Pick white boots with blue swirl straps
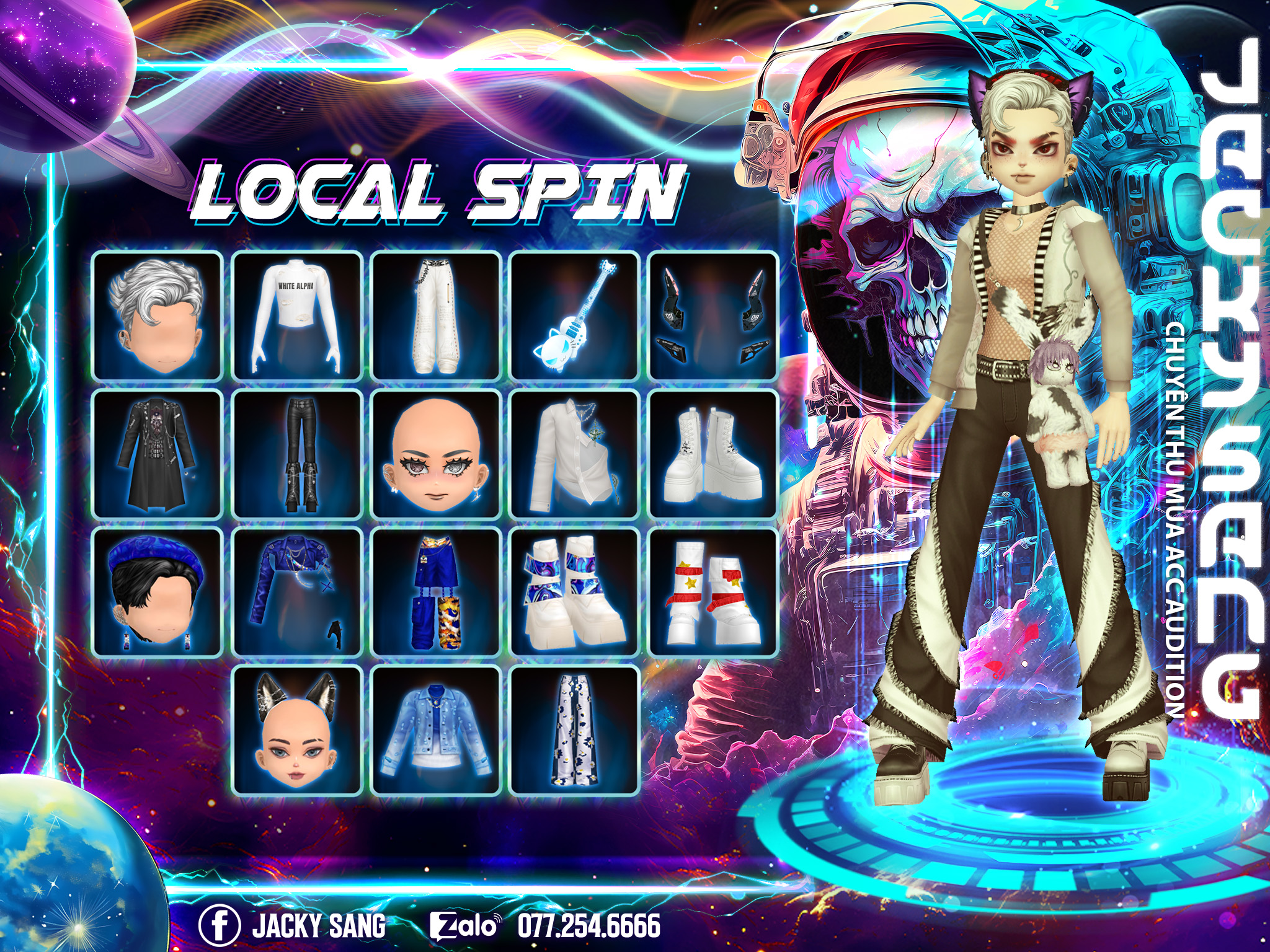This screenshot has height=952, width=1270. point(575,593)
